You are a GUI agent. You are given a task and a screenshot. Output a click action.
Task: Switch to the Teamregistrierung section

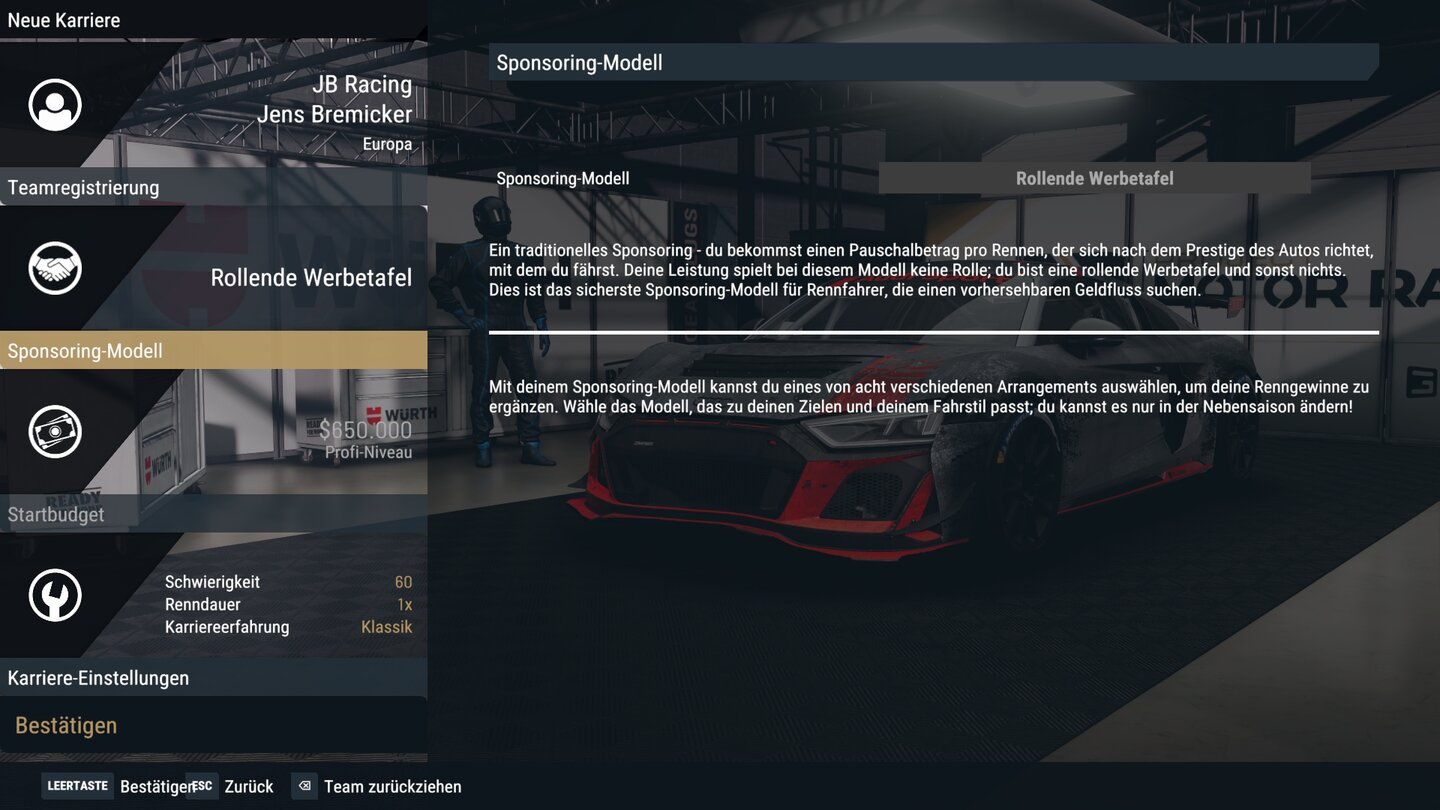coord(83,187)
